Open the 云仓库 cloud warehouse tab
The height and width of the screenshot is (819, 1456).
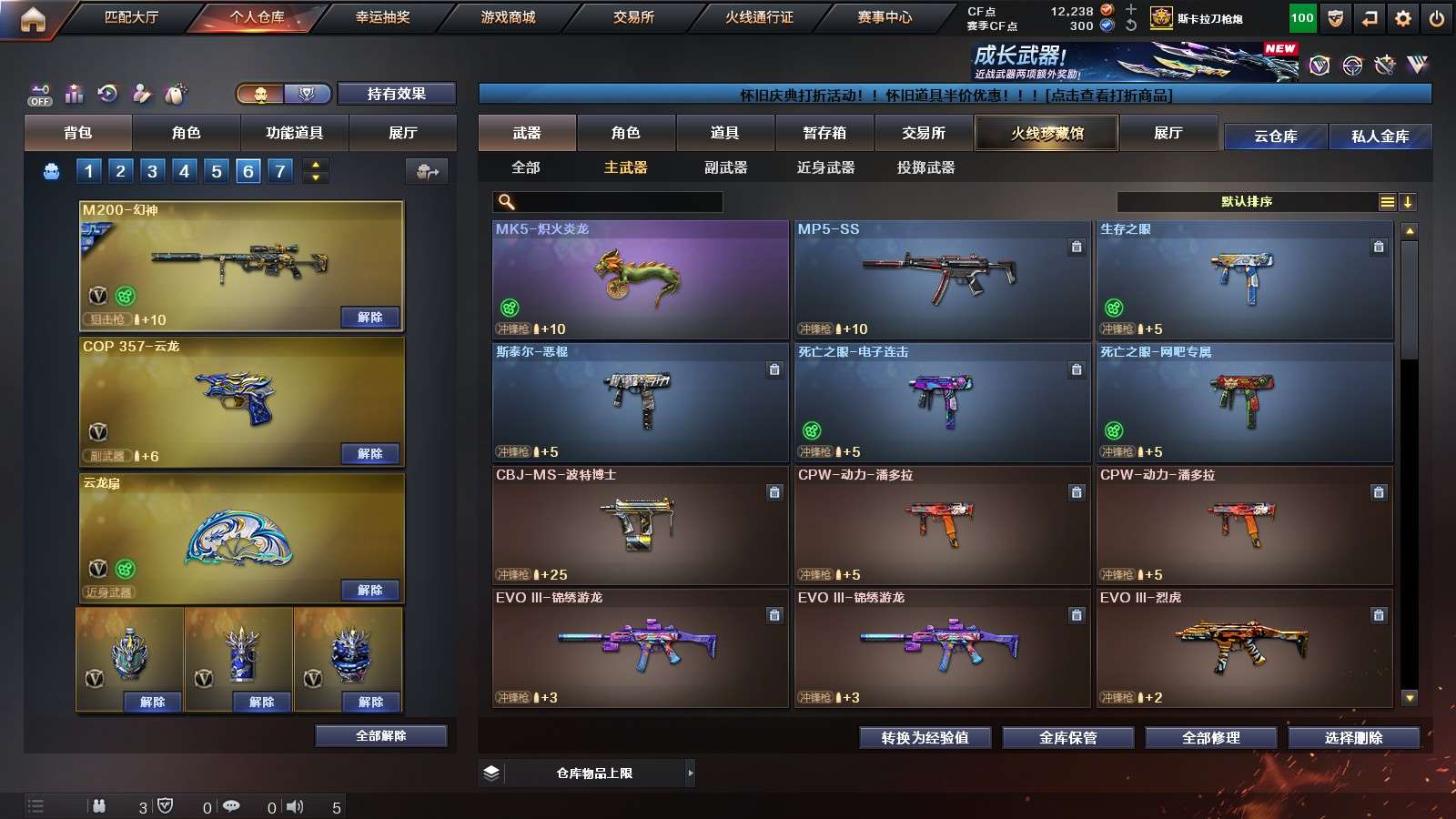click(x=1275, y=136)
